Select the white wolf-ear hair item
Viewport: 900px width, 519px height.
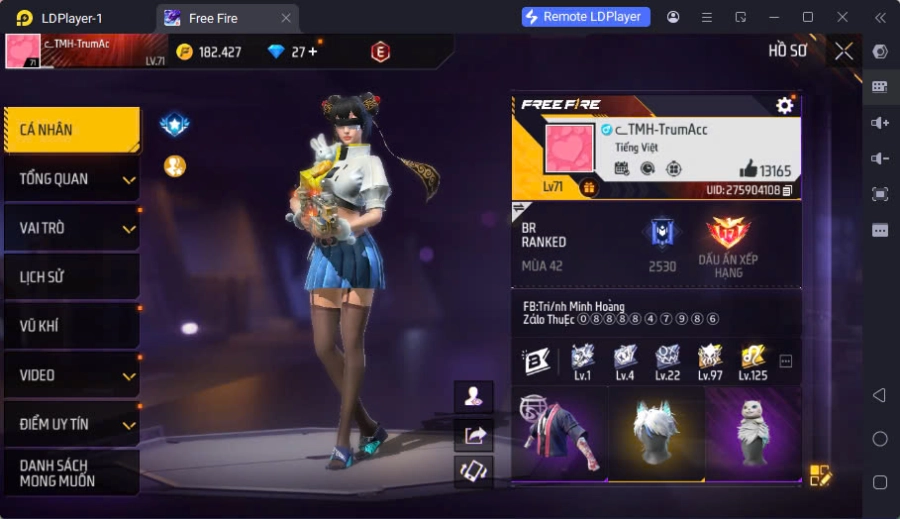click(656, 434)
